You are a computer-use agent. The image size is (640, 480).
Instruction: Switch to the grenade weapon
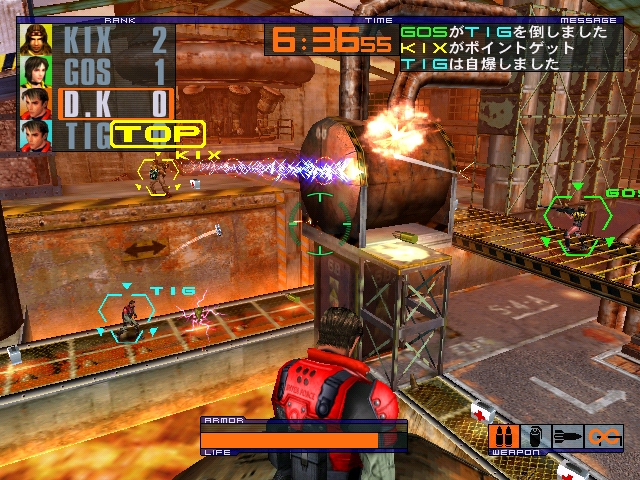point(535,436)
